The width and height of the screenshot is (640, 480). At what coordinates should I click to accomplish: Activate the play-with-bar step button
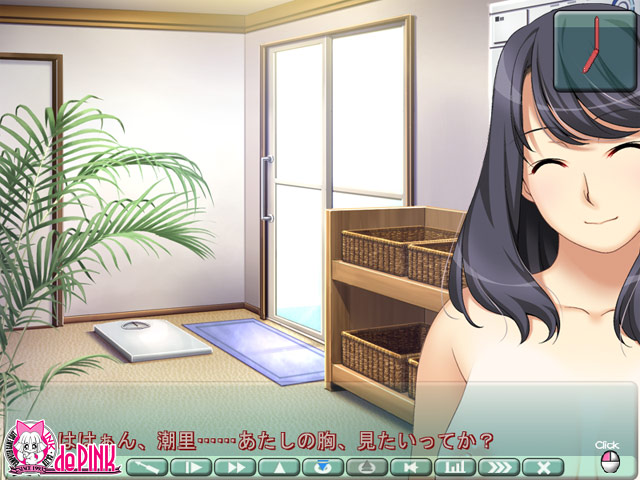(x=190, y=466)
